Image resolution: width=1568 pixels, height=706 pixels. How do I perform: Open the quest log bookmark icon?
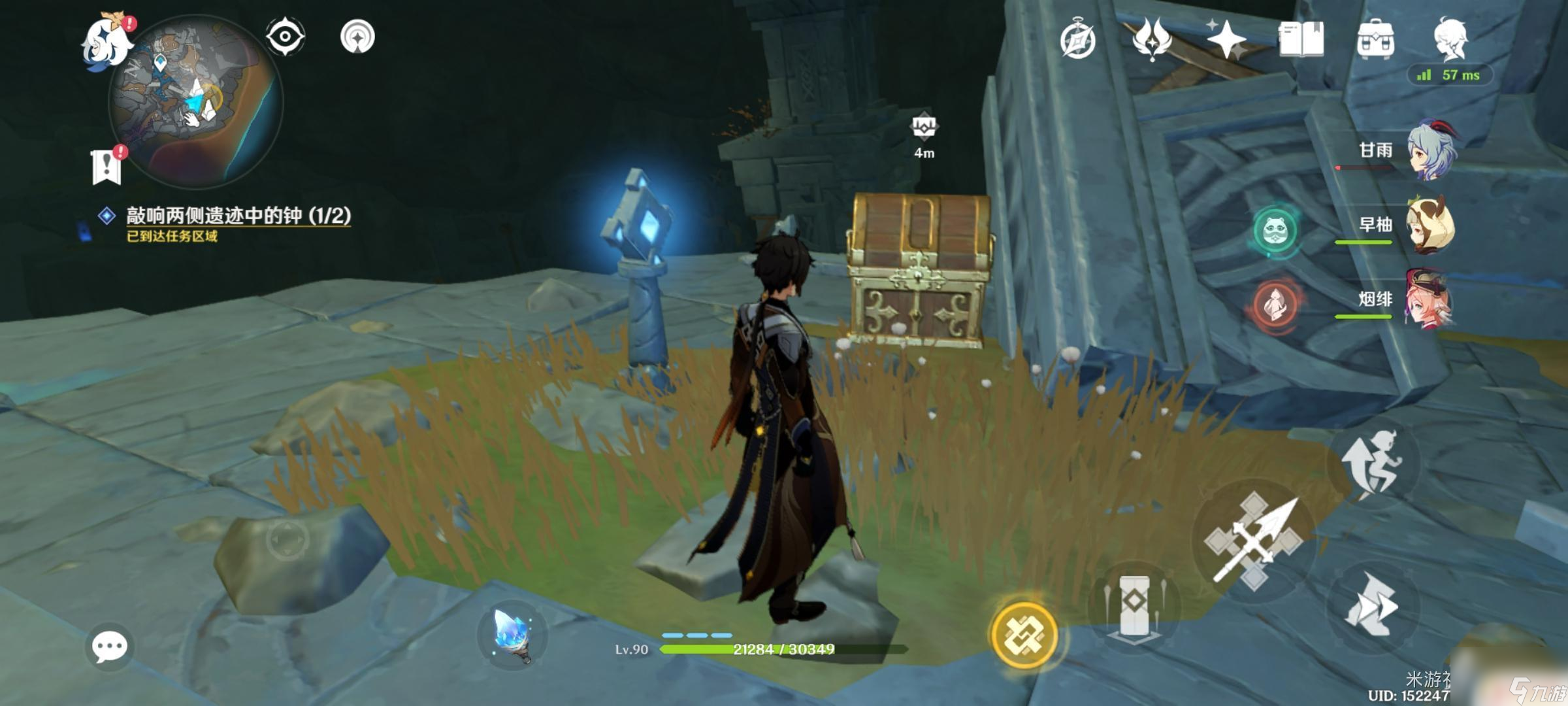106,166
